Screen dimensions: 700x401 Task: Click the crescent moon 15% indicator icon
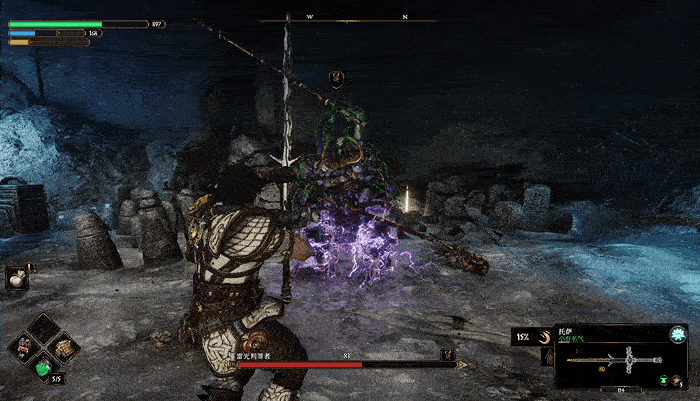546,336
